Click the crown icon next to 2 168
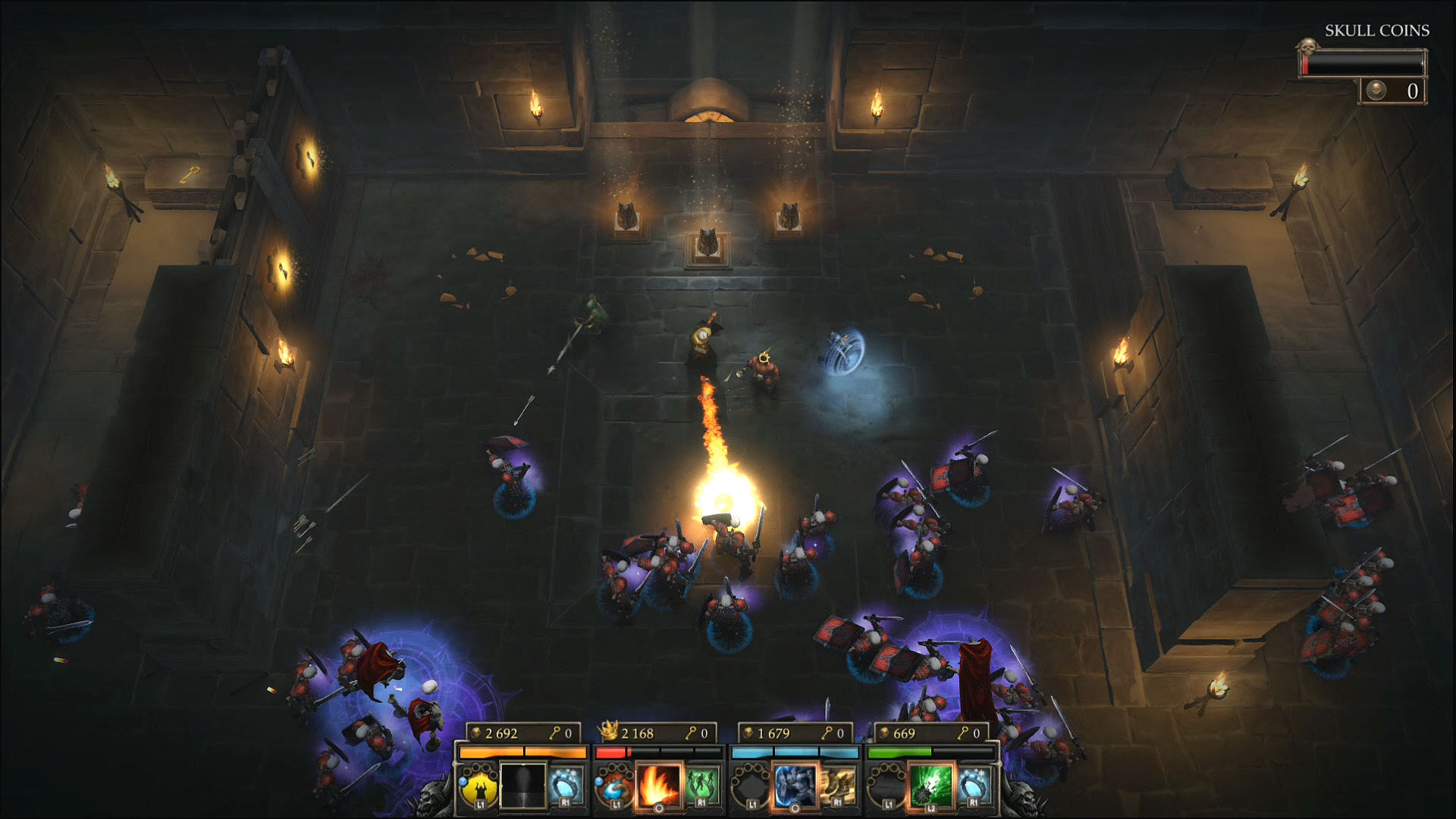Screen dimensions: 1456x819 point(609,730)
